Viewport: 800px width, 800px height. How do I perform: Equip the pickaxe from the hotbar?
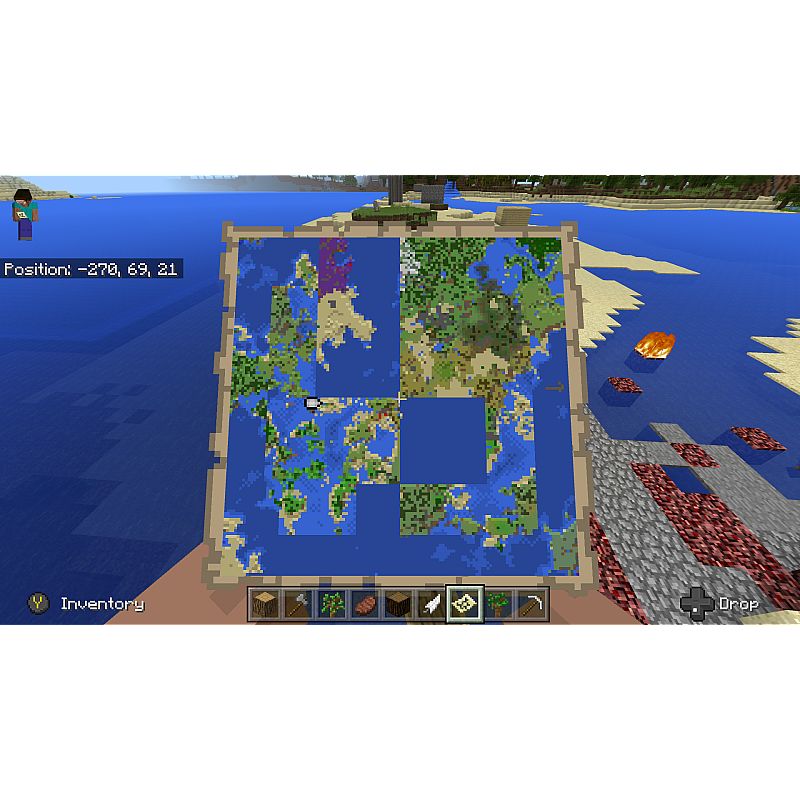(x=532, y=604)
